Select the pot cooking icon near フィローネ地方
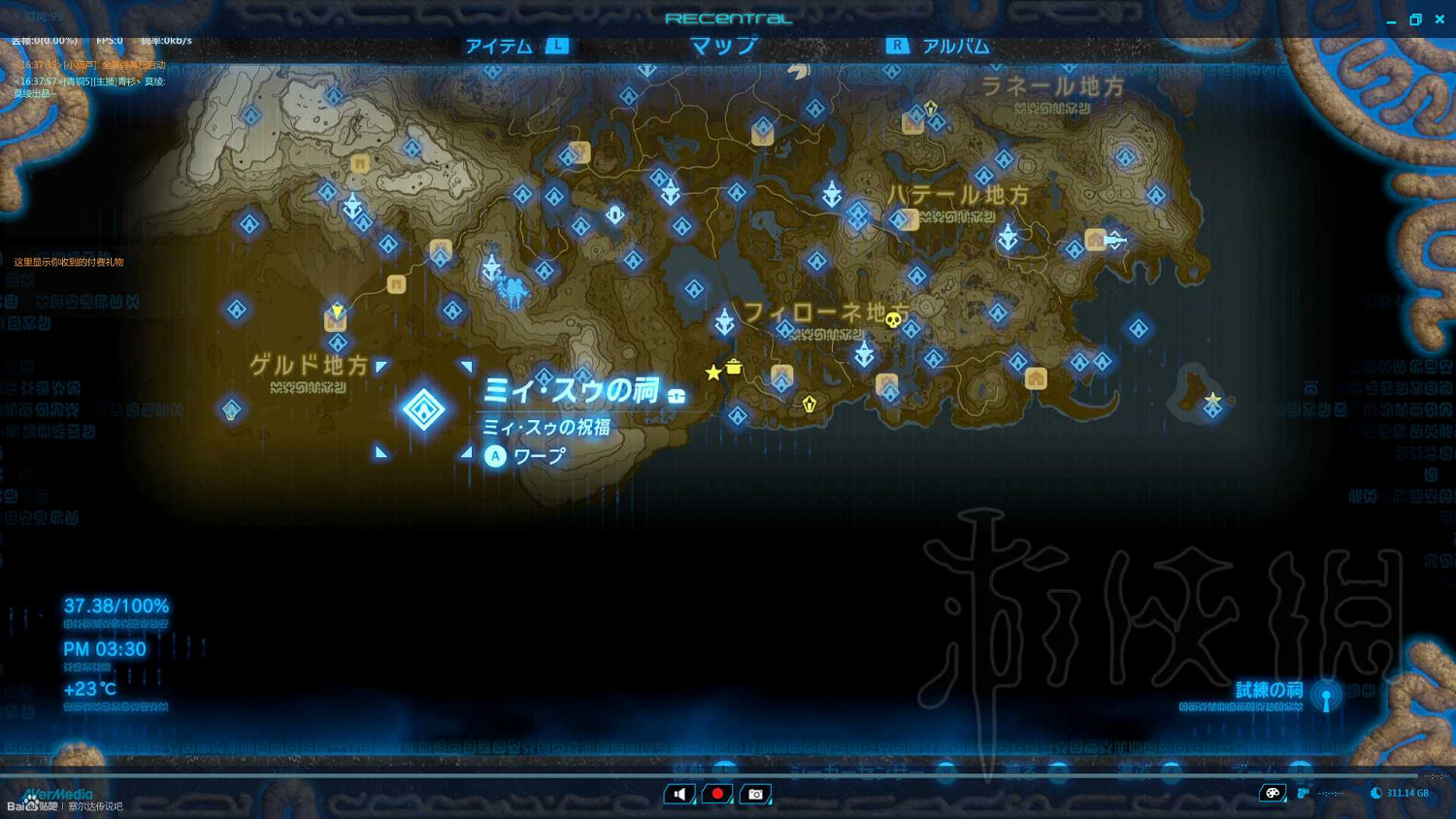Viewport: 1456px width, 819px height. (735, 369)
